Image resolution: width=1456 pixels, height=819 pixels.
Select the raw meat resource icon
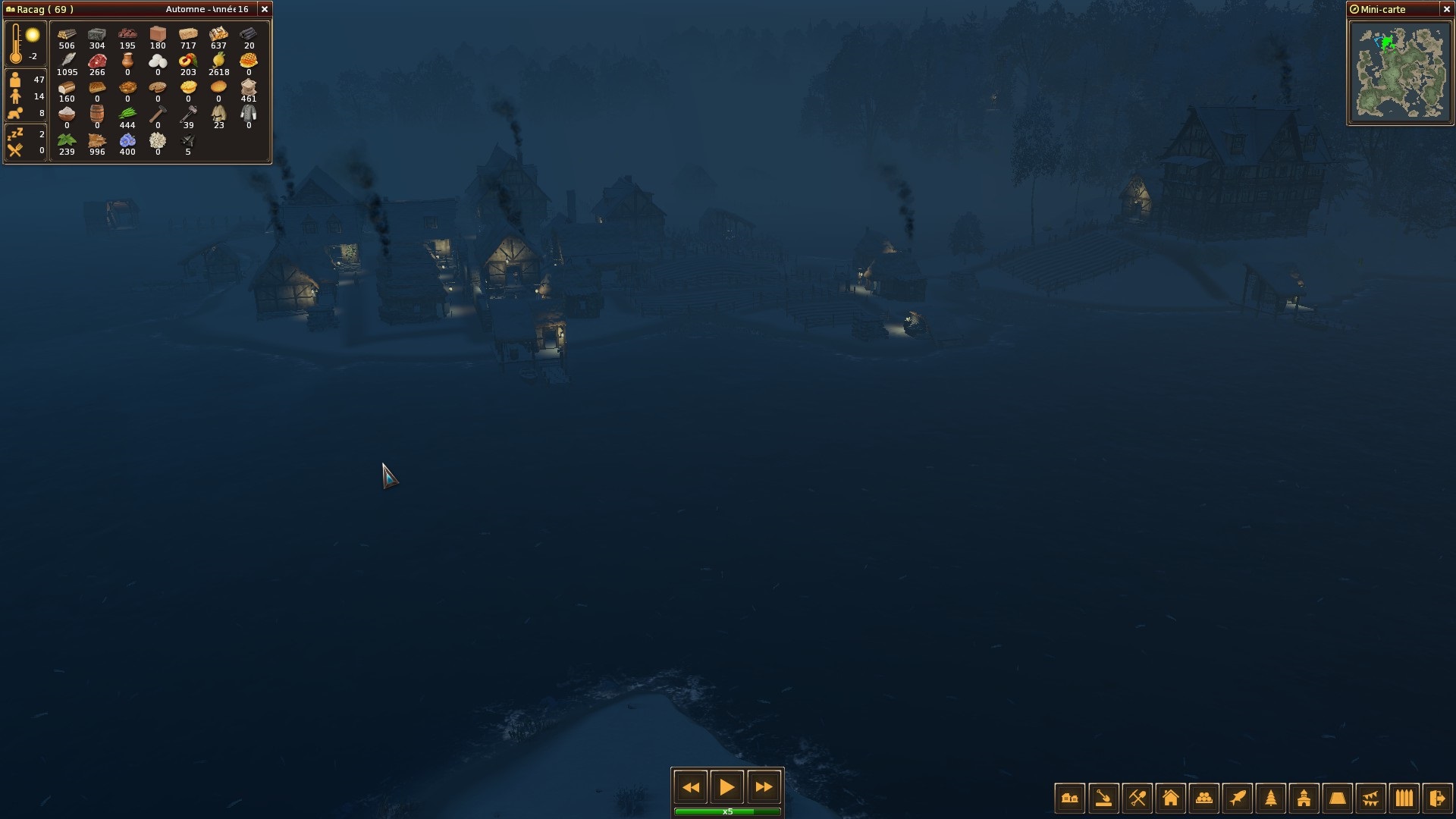[x=97, y=61]
